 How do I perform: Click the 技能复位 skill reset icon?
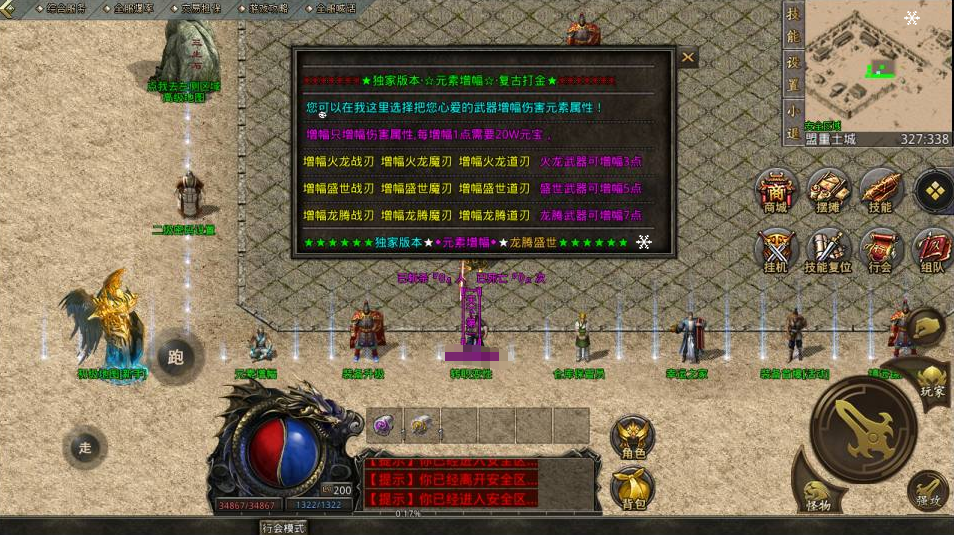tap(828, 251)
